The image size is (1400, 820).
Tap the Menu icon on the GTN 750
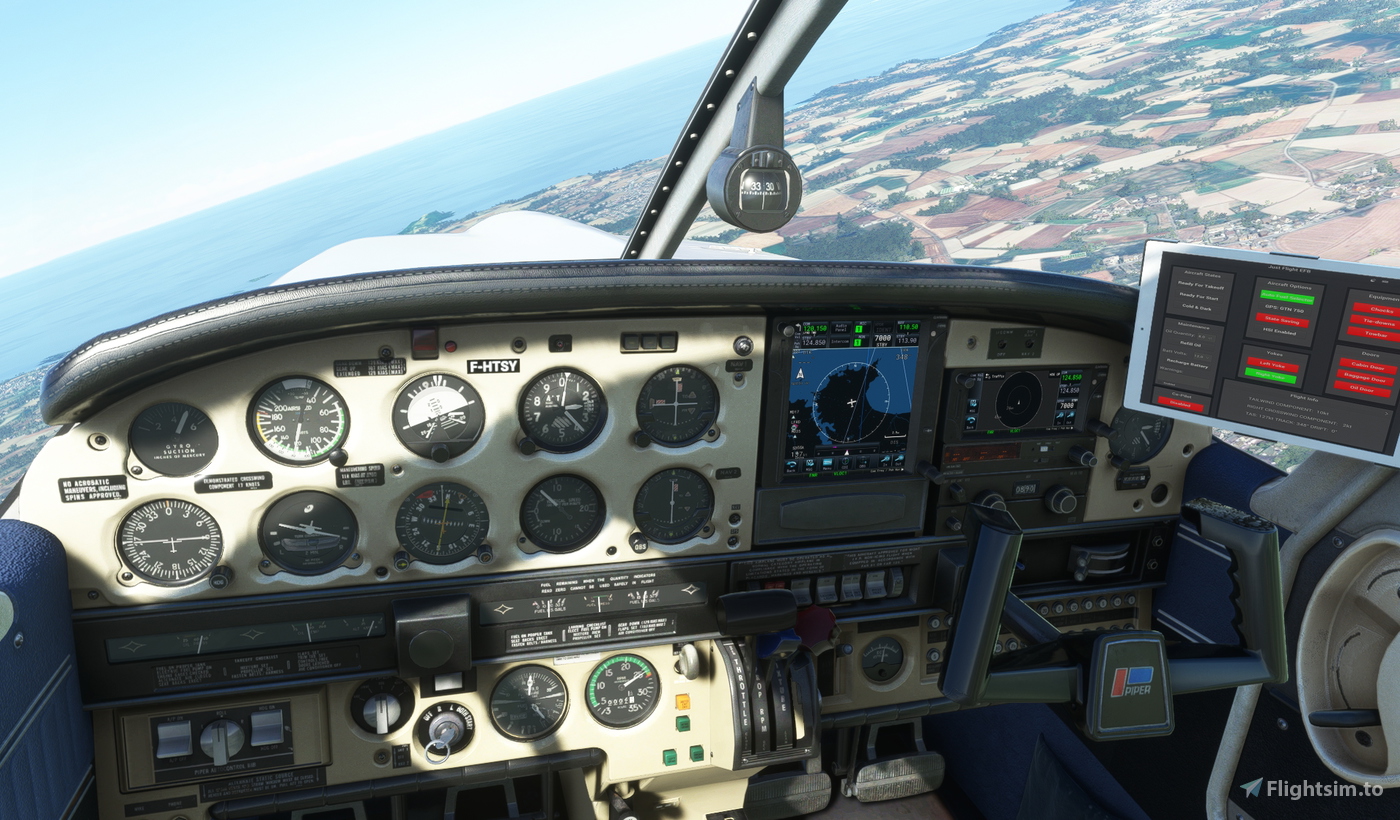826,463
